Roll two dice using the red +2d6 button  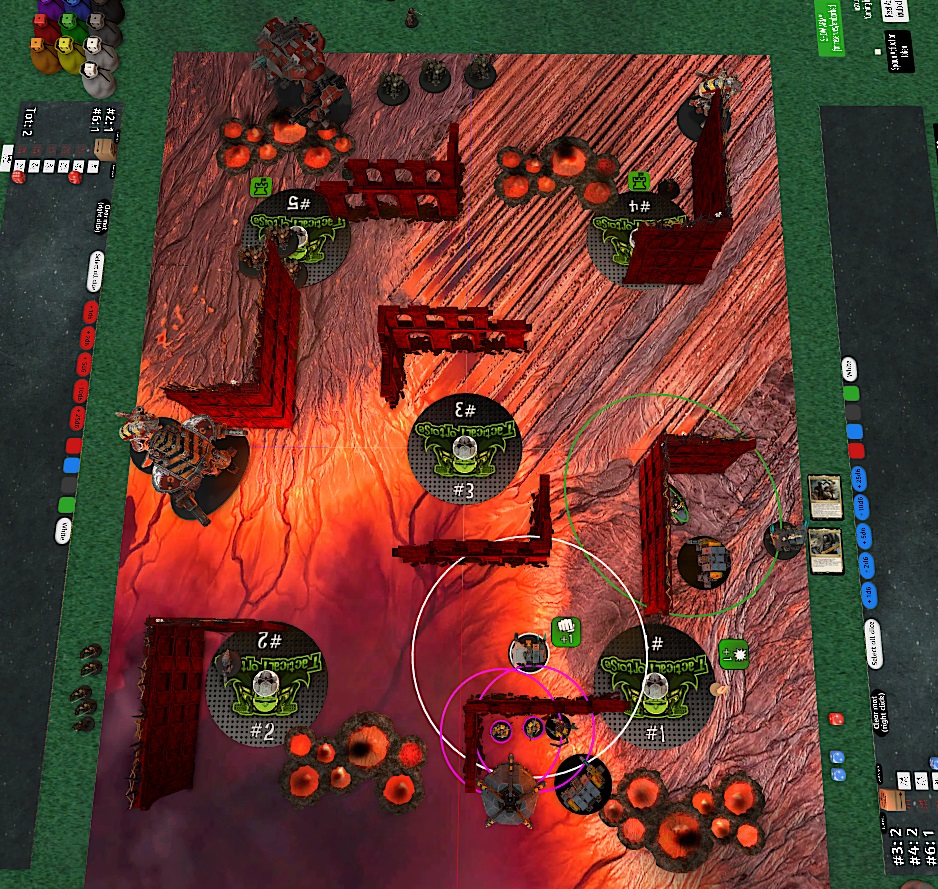(x=87, y=339)
